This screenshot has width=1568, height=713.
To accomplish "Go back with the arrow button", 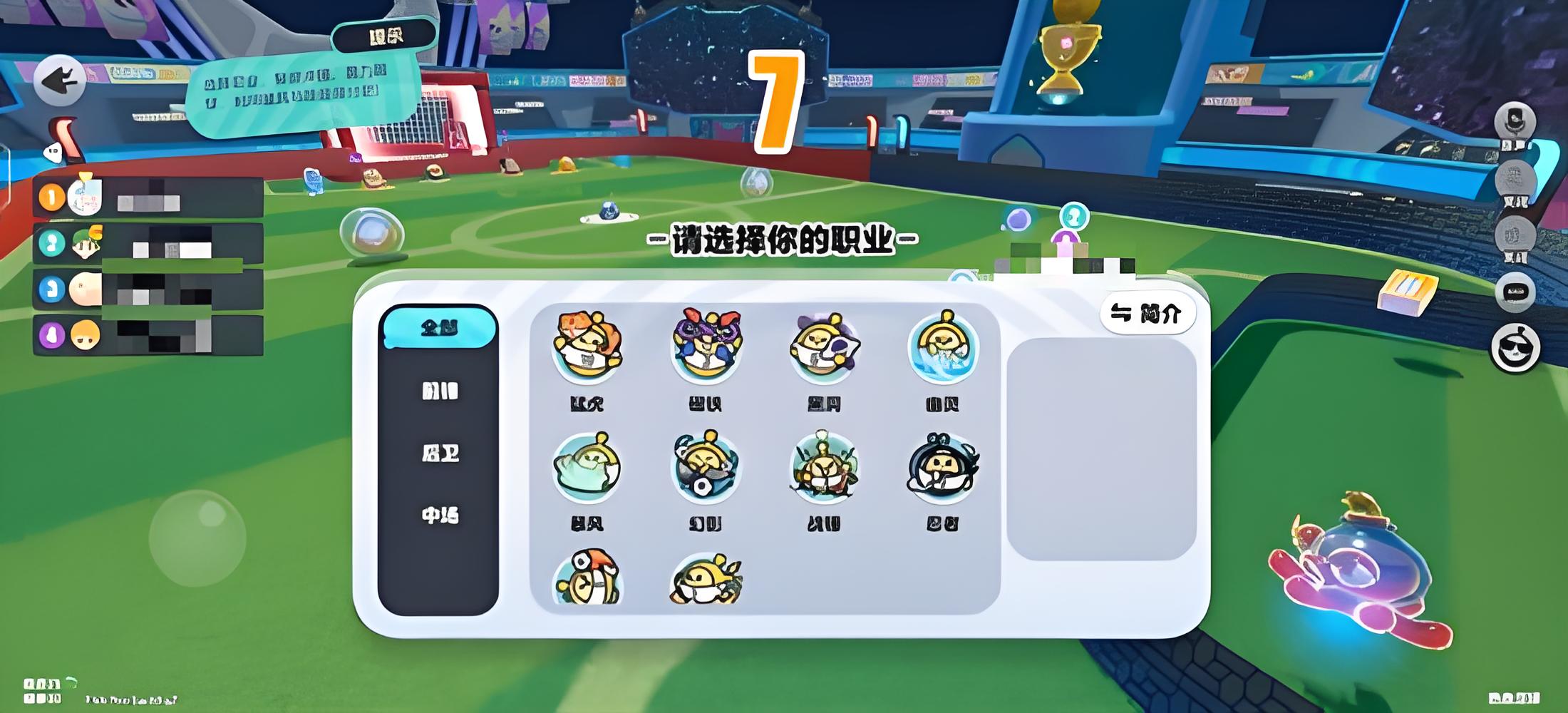I will (x=60, y=81).
